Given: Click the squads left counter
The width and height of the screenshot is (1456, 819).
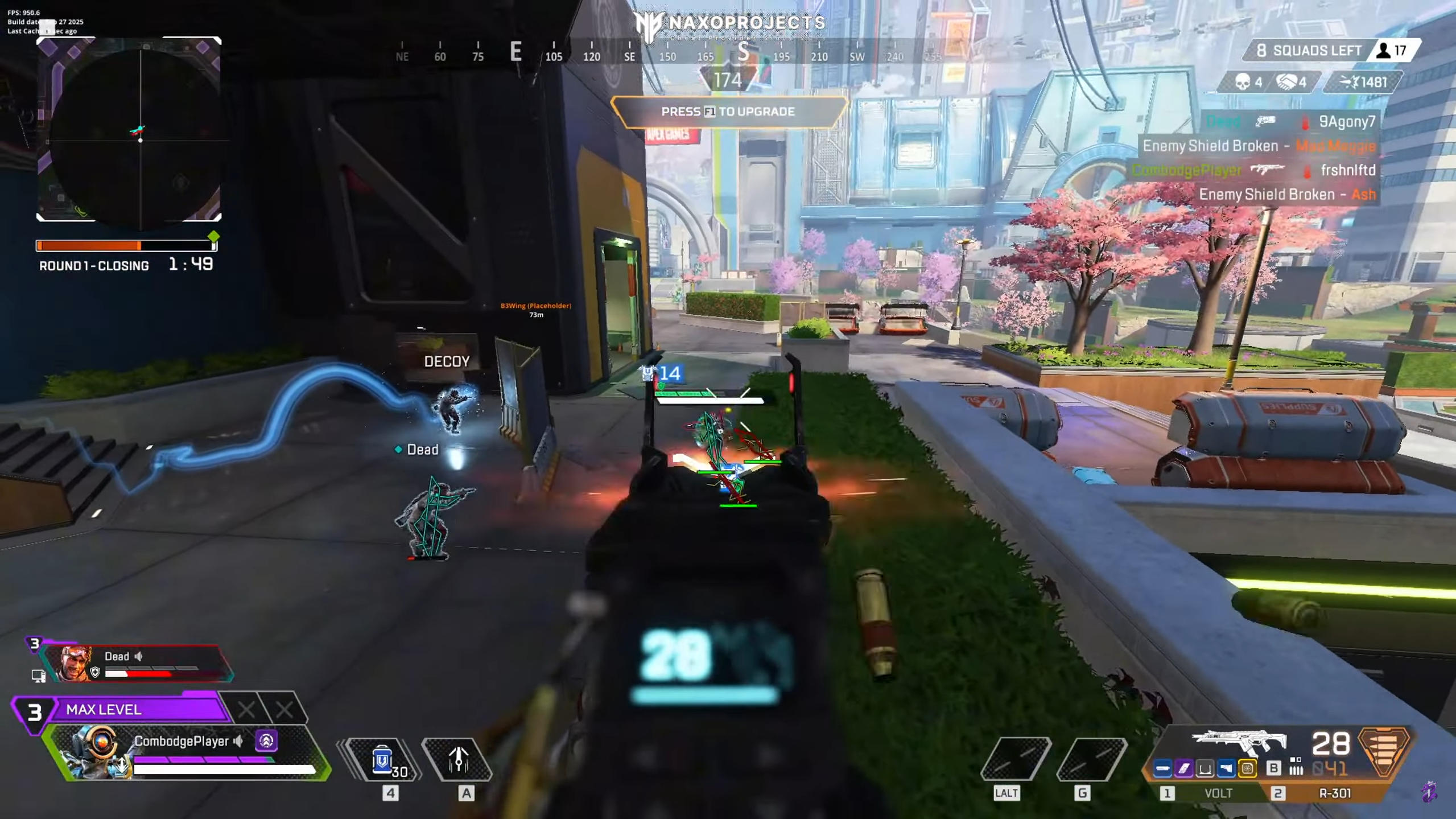Looking at the screenshot, I should coord(1309,51).
